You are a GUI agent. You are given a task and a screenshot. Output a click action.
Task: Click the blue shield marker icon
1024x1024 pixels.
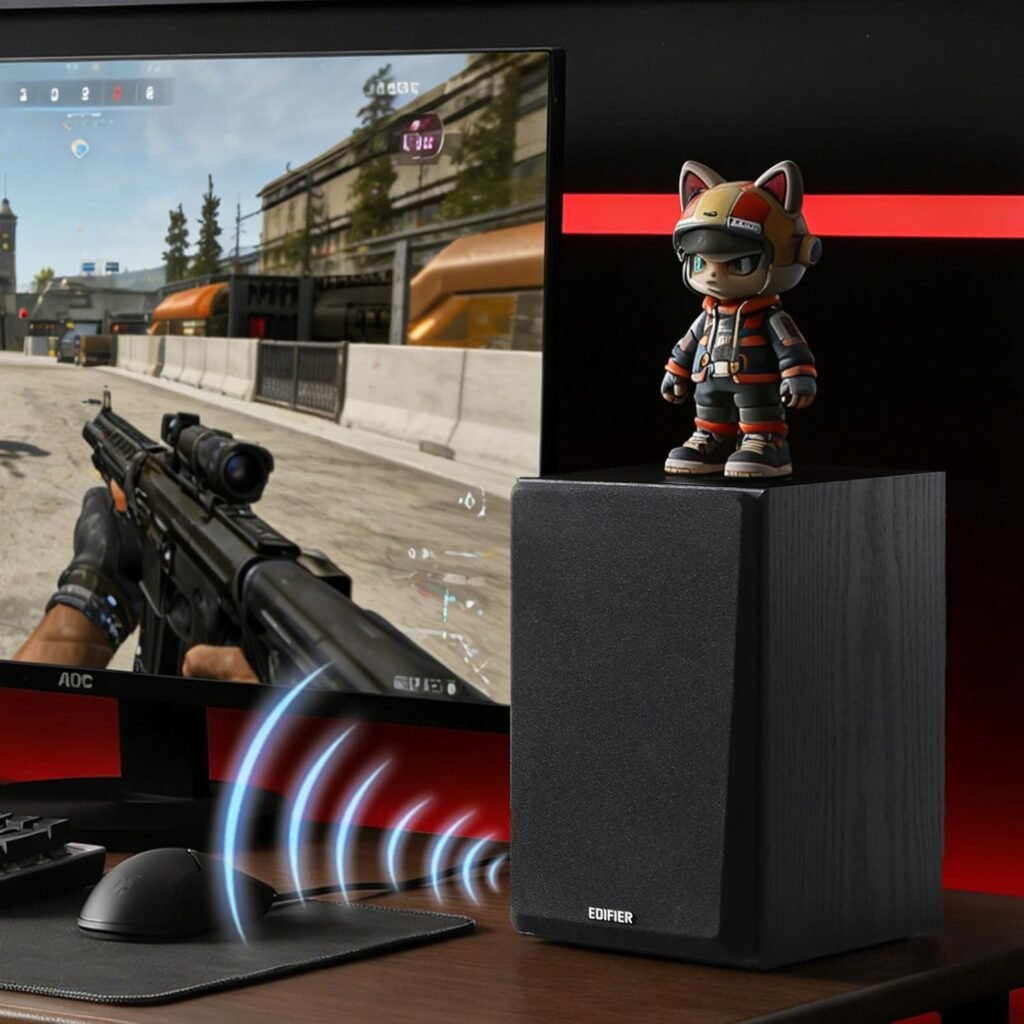pyautogui.click(x=80, y=148)
